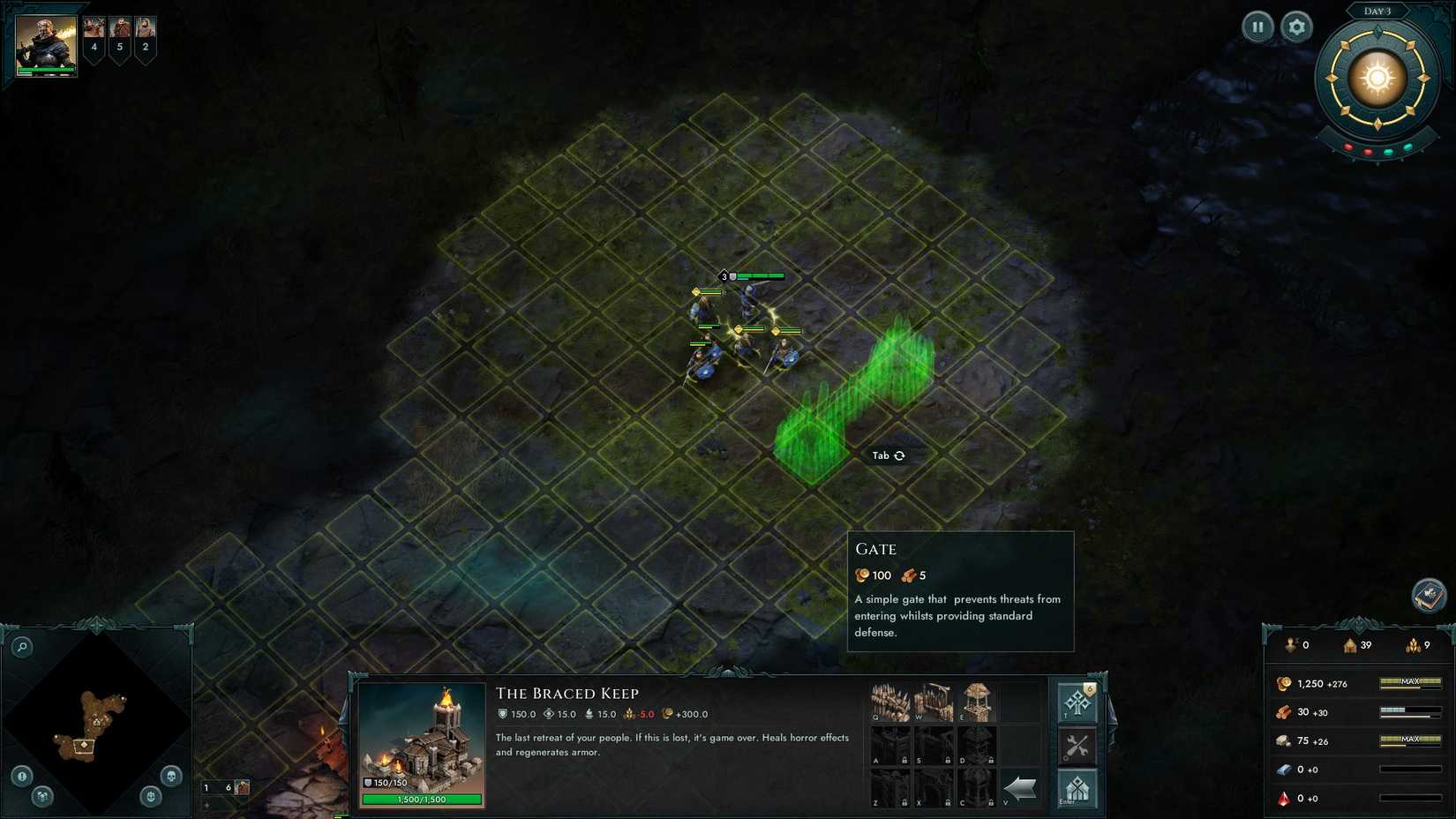Select the watchtower in slot E
The height and width of the screenshot is (819, 1456).
(977, 701)
